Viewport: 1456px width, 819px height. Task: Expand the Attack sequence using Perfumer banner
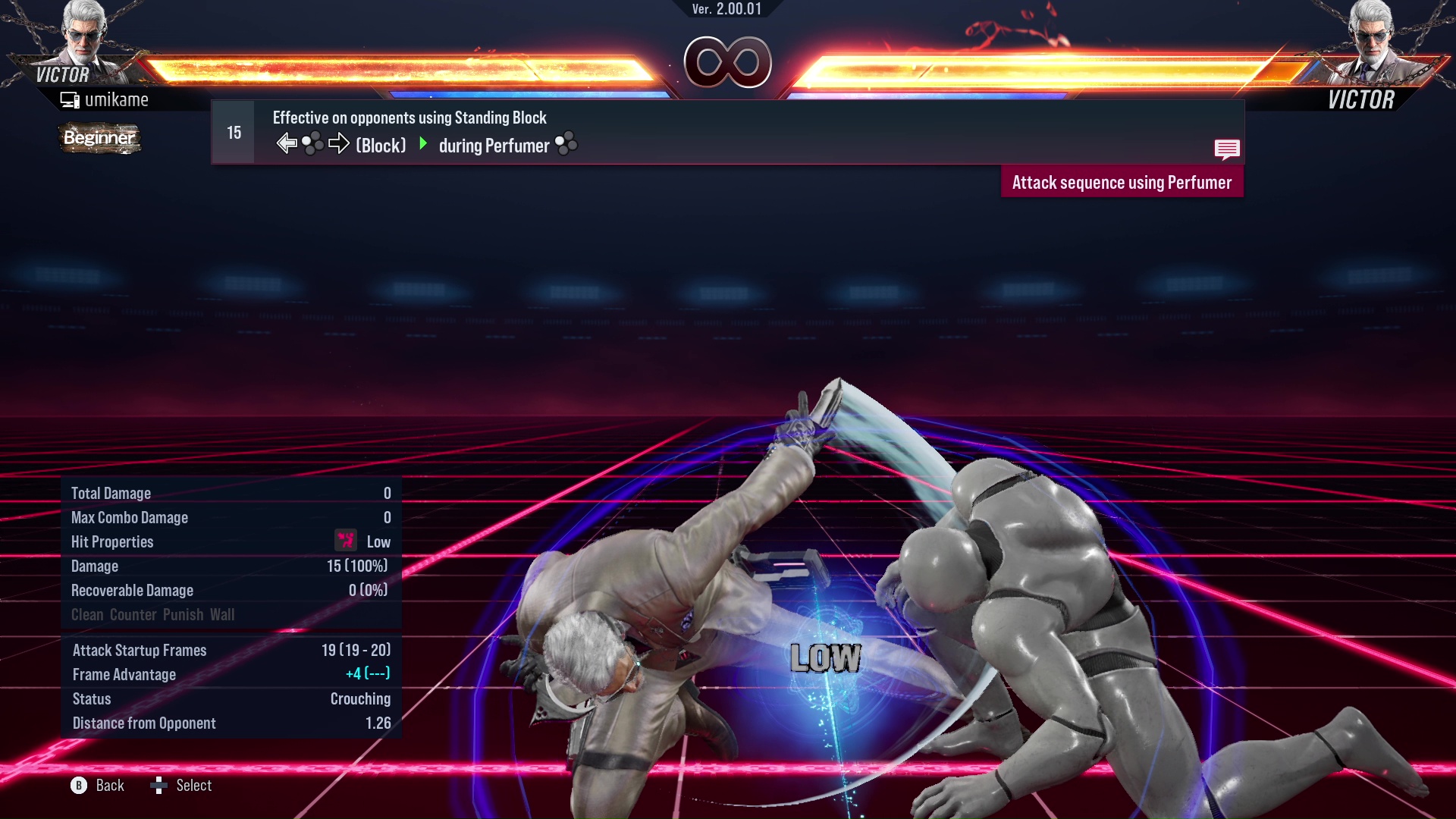(x=1122, y=182)
